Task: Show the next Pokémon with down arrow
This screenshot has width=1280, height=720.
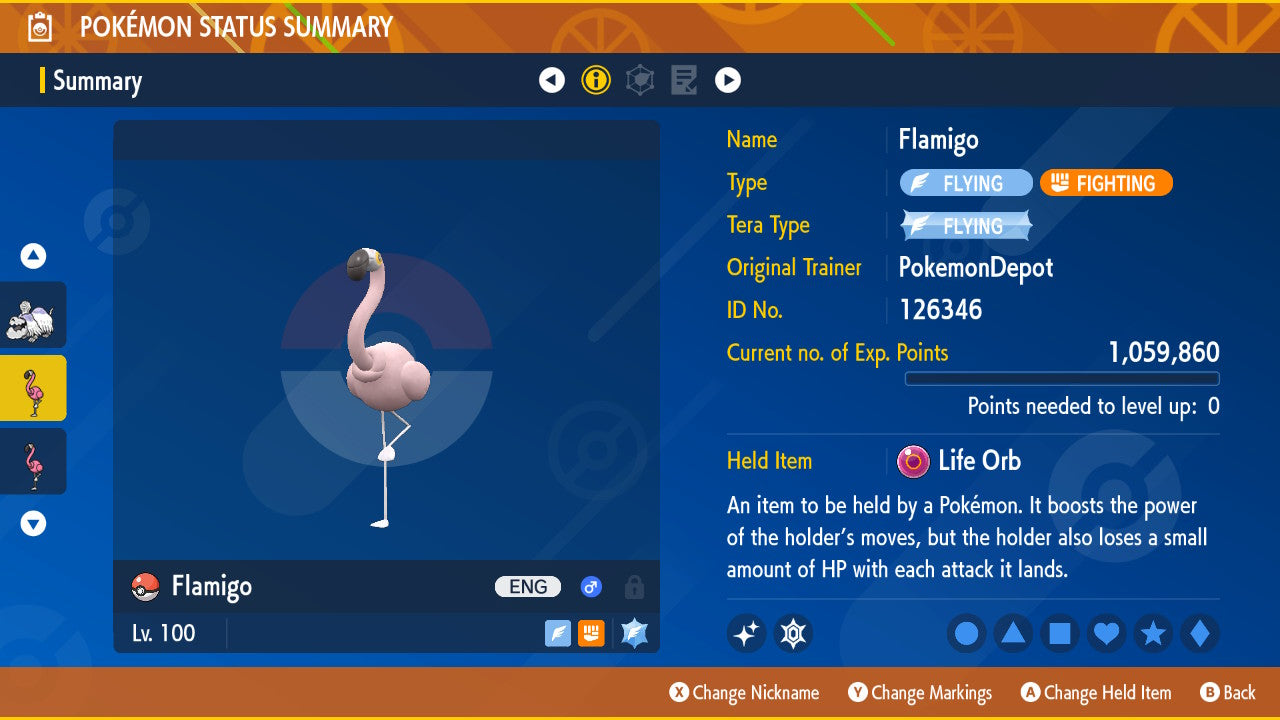Action: click(34, 523)
